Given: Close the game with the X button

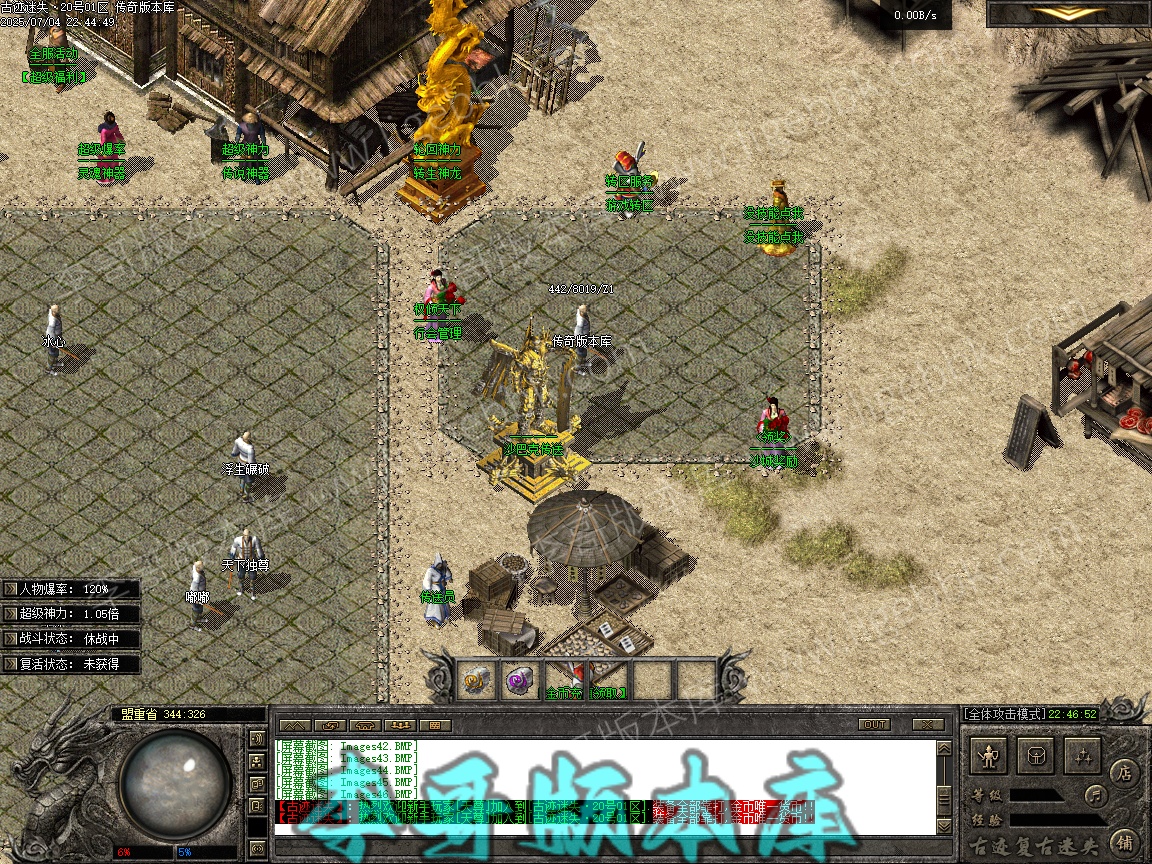Looking at the screenshot, I should [928, 724].
